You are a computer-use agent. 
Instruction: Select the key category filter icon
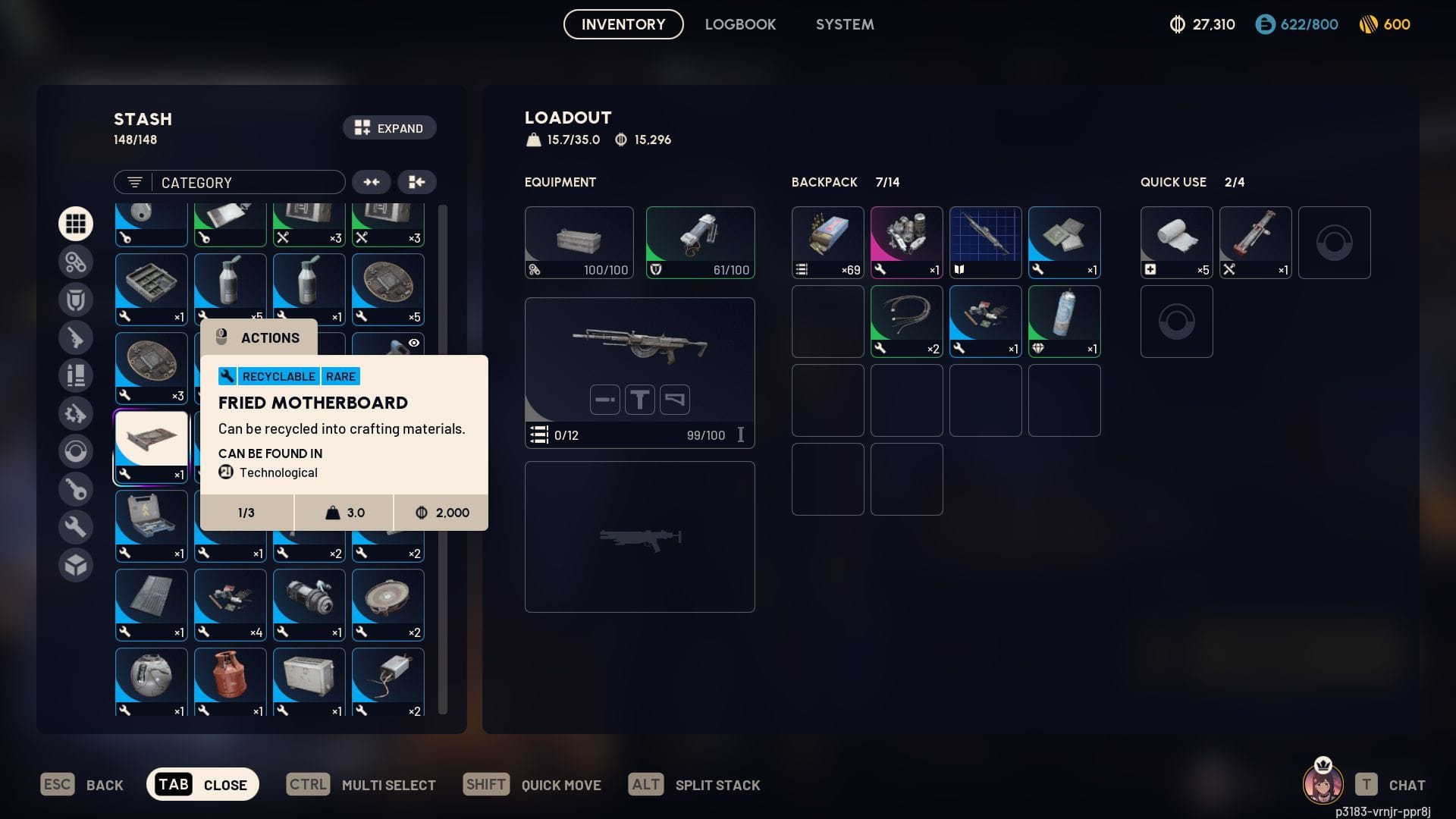[x=76, y=488]
